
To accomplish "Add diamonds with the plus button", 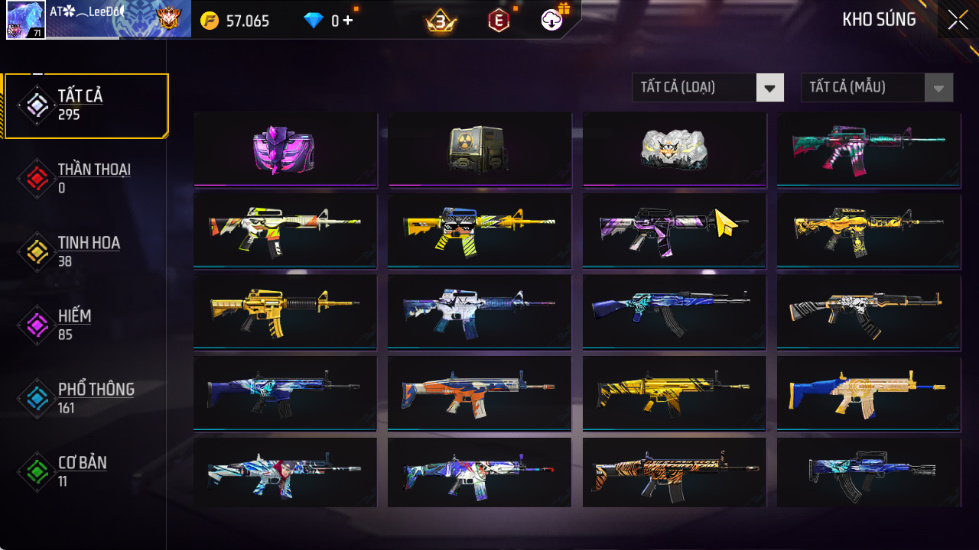I will 348,20.
